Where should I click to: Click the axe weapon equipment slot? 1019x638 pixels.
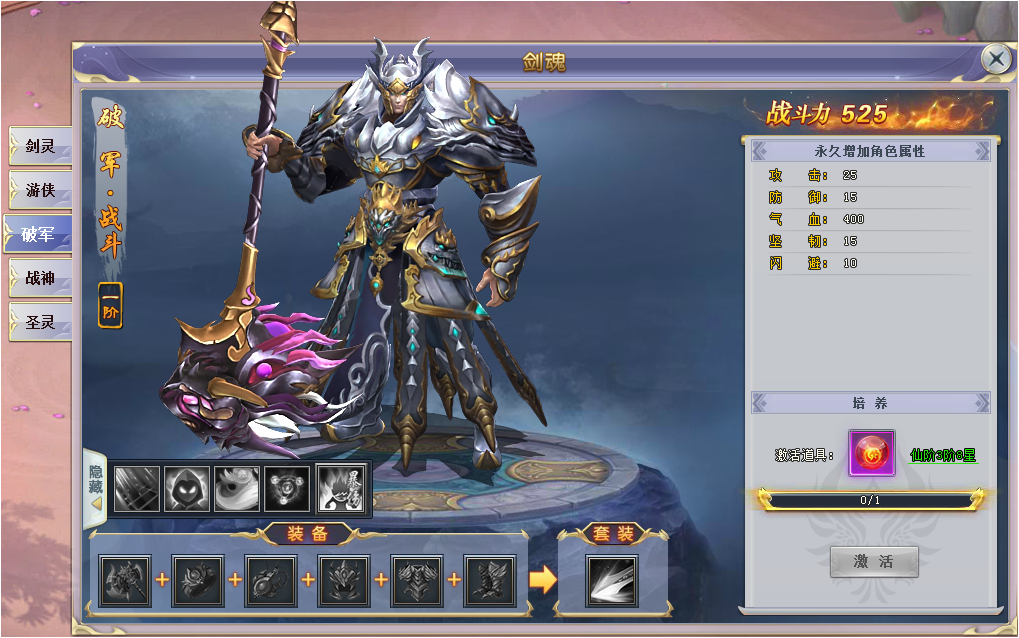pyautogui.click(x=125, y=581)
